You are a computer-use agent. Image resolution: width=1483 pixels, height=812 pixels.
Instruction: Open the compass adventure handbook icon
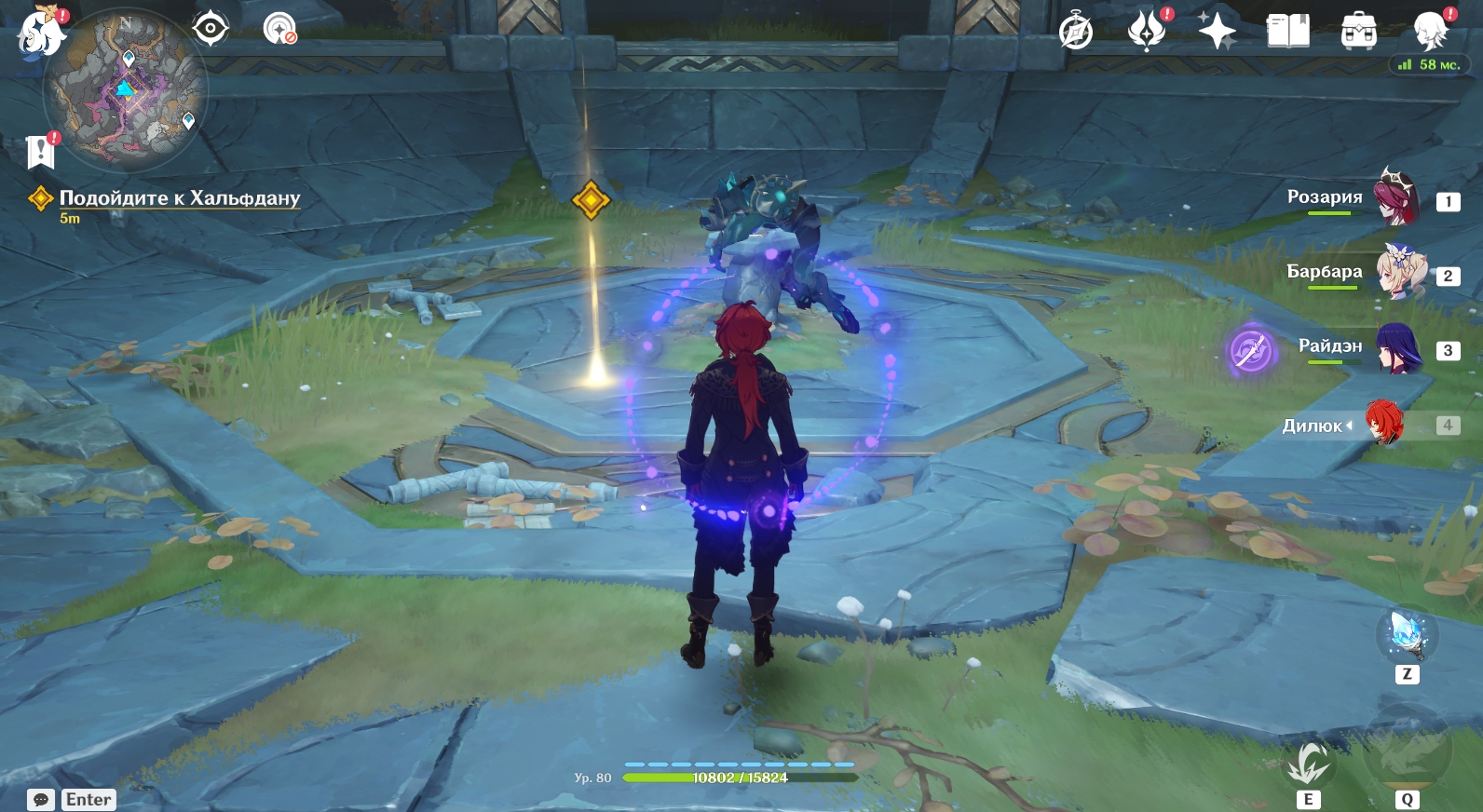[x=1076, y=32]
